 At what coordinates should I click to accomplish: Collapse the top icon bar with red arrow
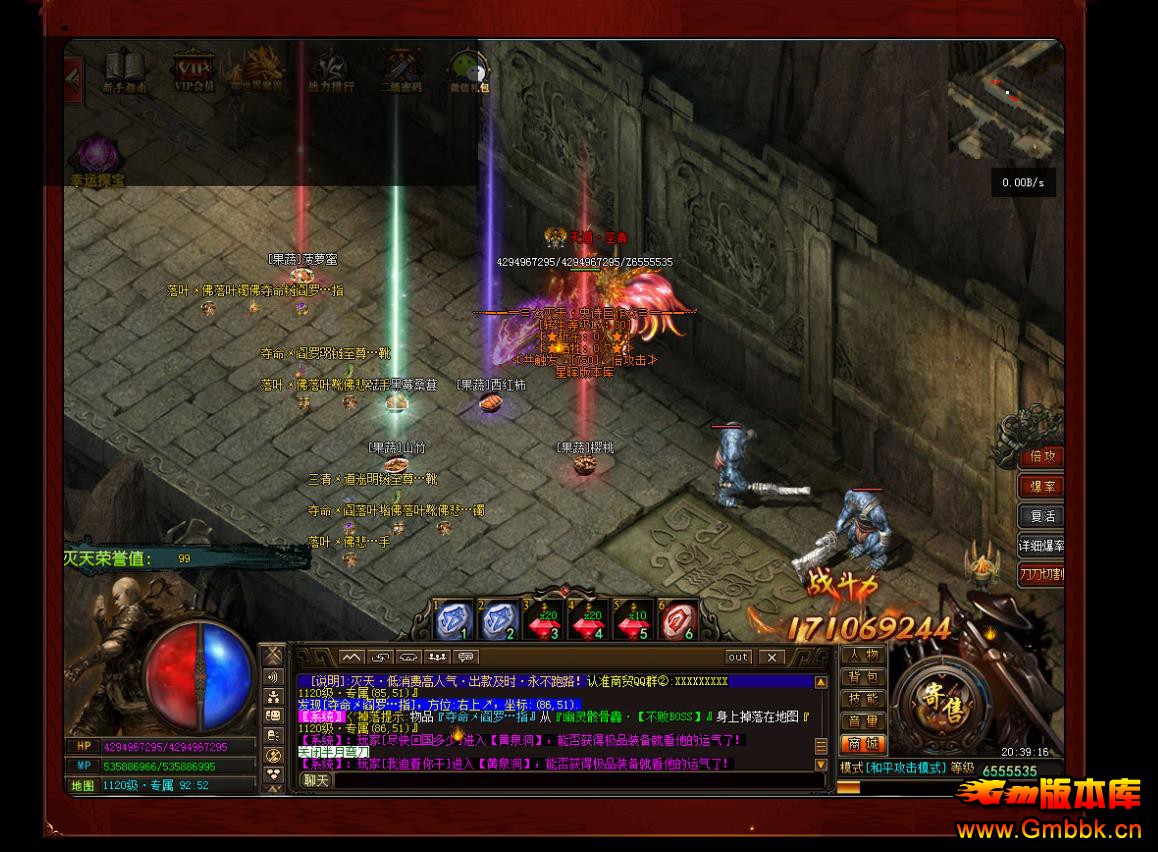pos(74,73)
